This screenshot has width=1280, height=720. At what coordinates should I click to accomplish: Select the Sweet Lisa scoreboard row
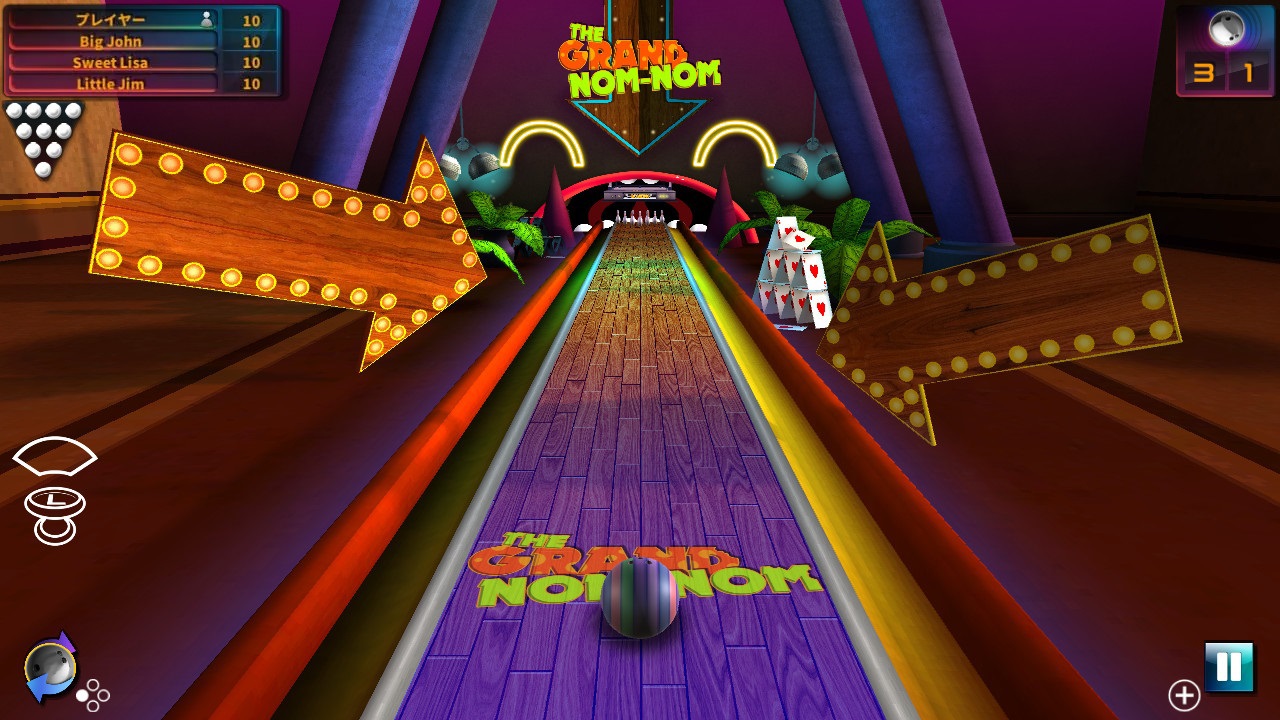pos(110,62)
